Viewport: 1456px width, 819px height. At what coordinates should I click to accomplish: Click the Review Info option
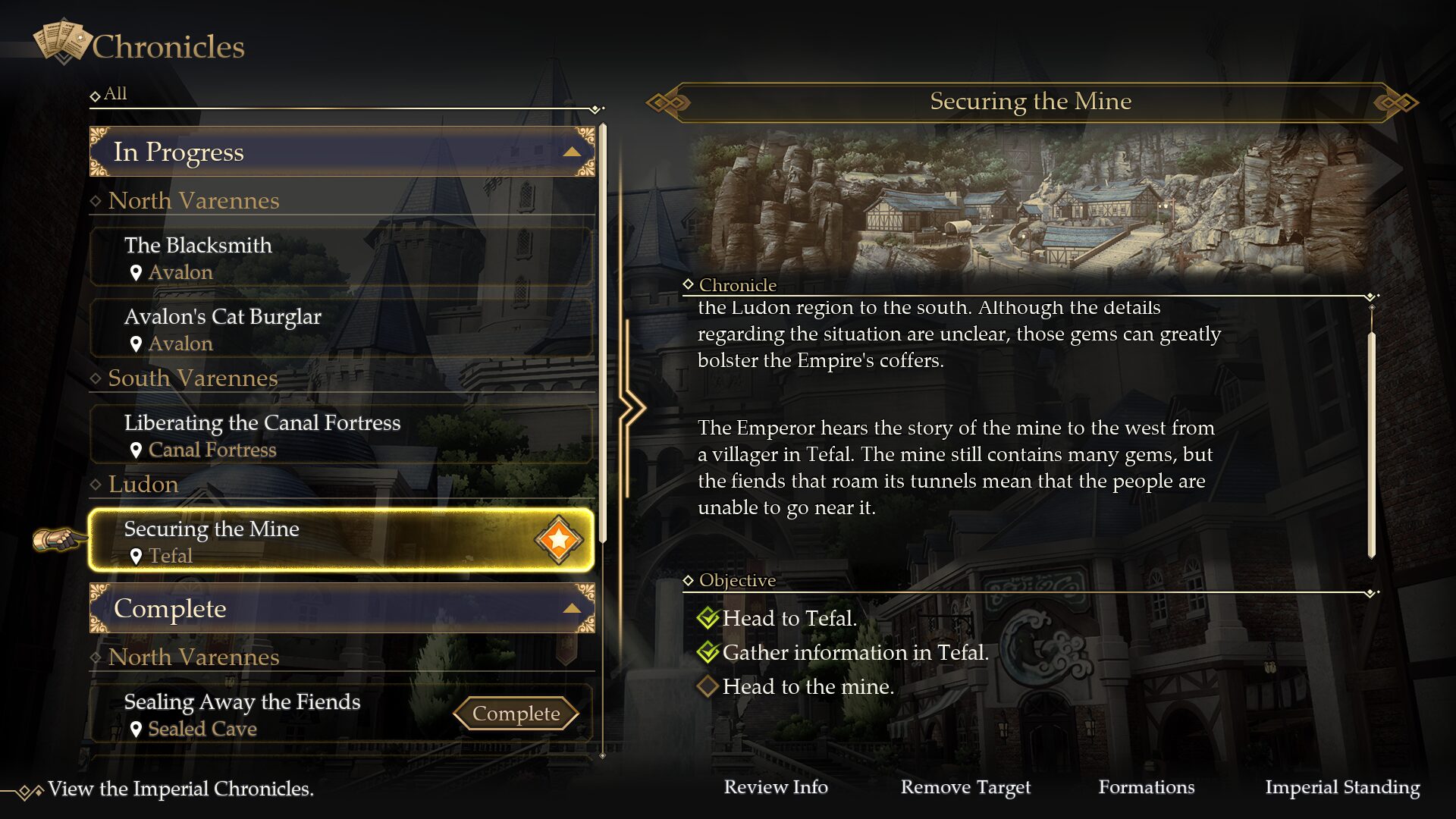[x=776, y=787]
